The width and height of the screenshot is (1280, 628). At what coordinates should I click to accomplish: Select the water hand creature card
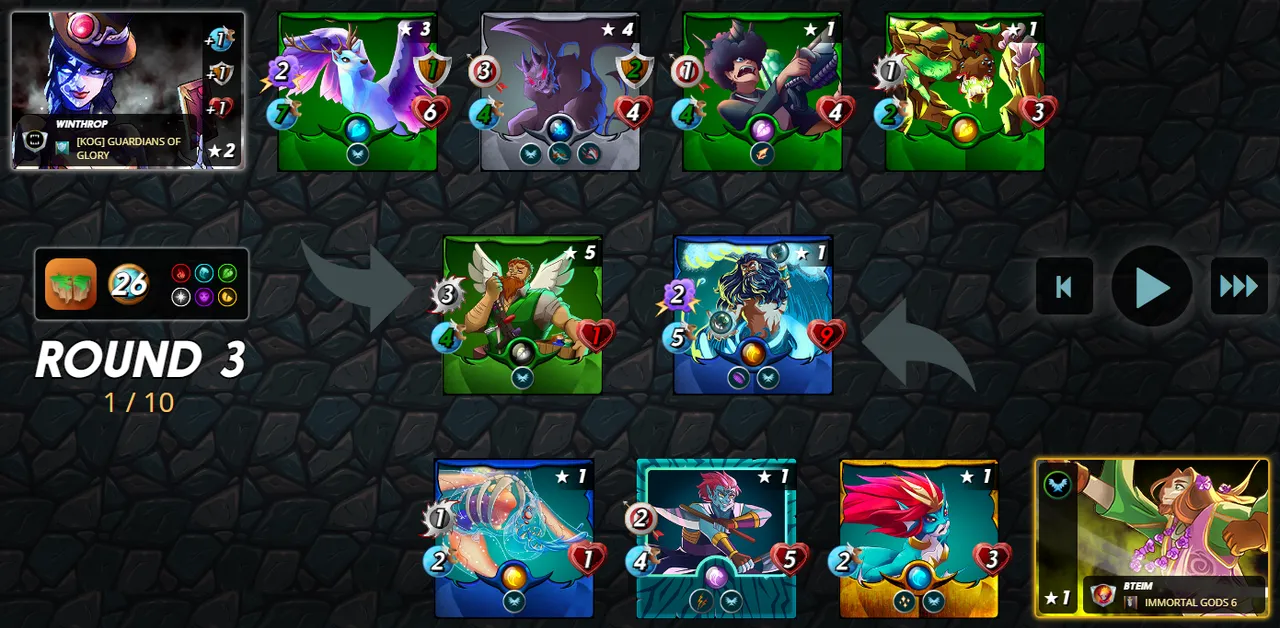[x=514, y=538]
